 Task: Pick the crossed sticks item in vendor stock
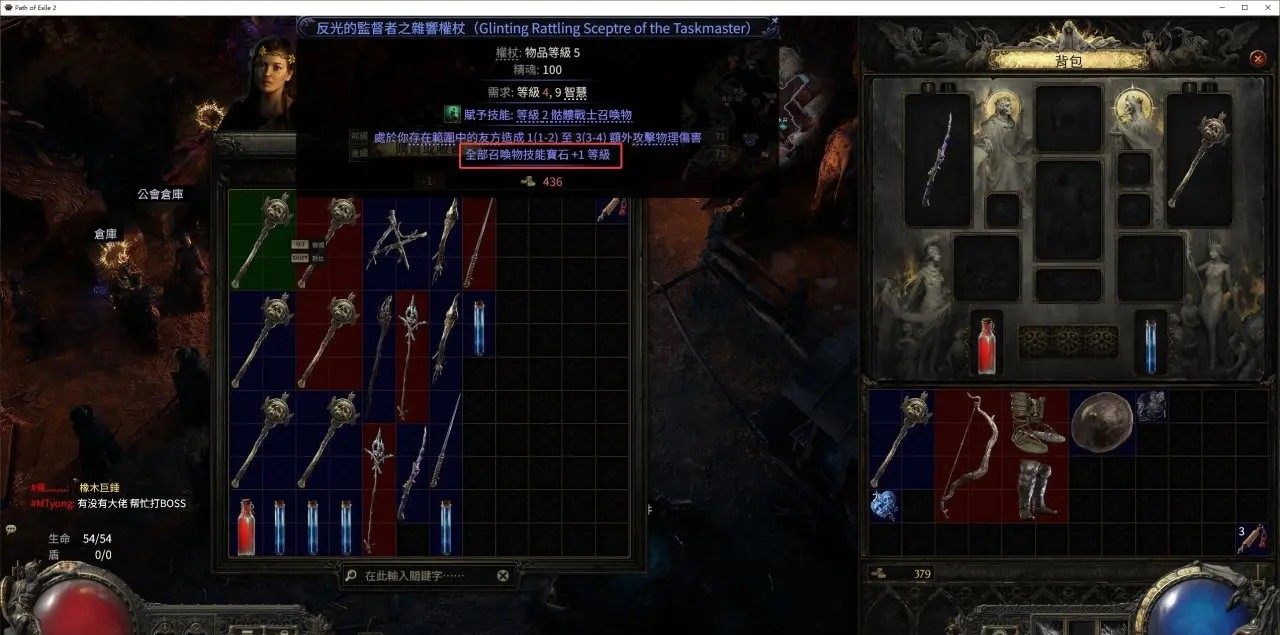[395, 242]
